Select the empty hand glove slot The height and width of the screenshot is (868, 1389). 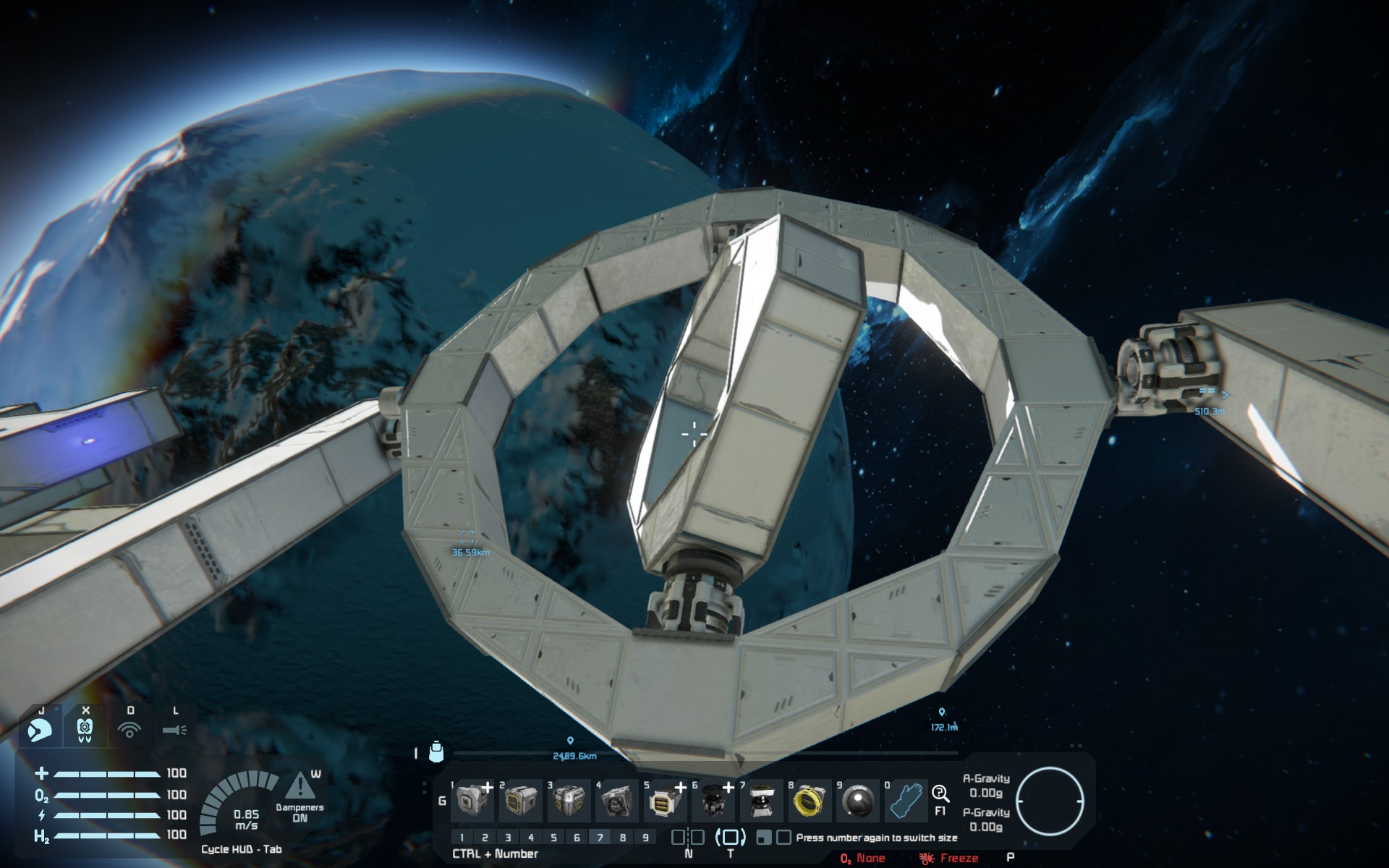click(x=905, y=801)
